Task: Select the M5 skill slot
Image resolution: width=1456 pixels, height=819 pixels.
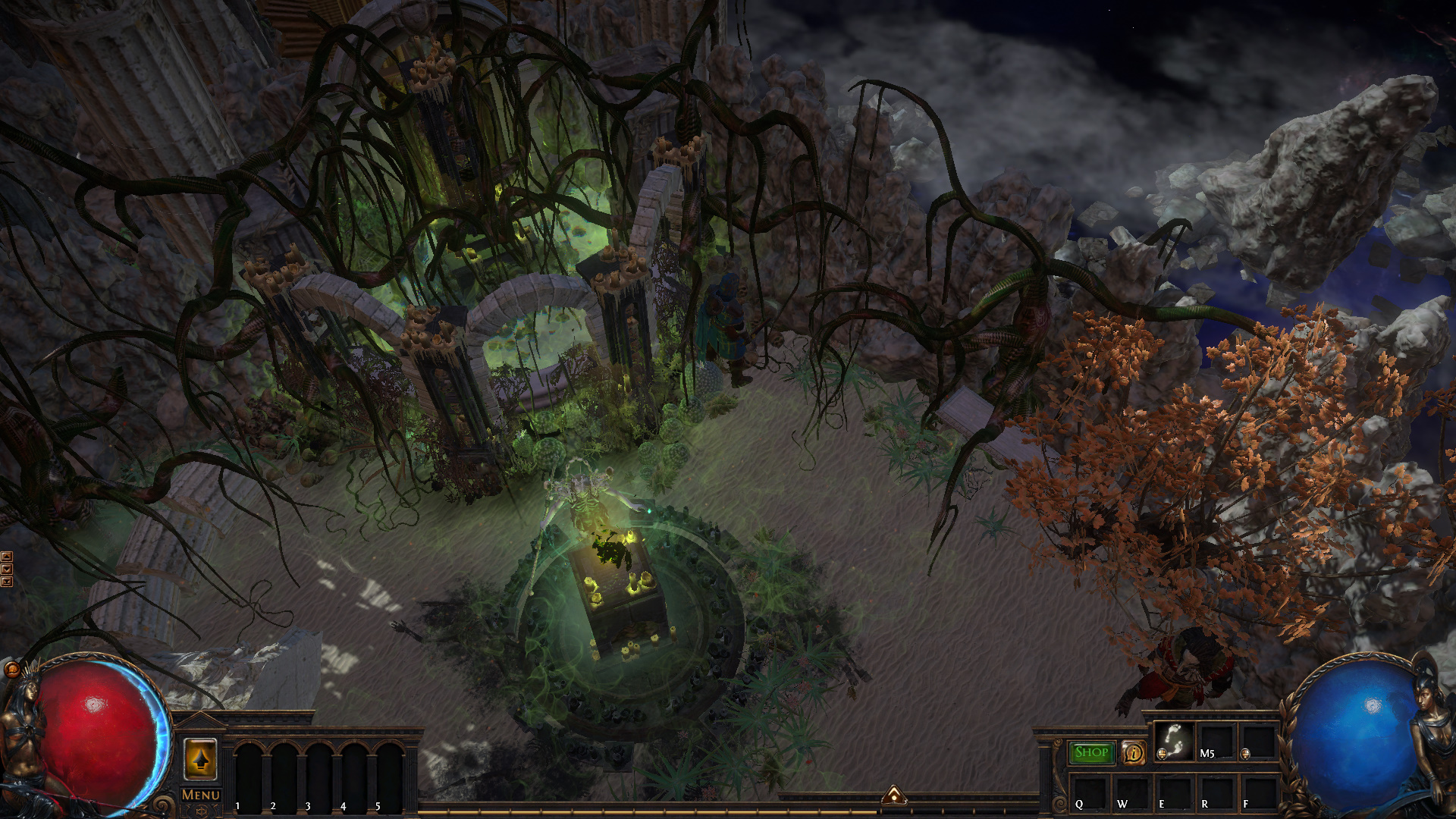Action: 1216,741
